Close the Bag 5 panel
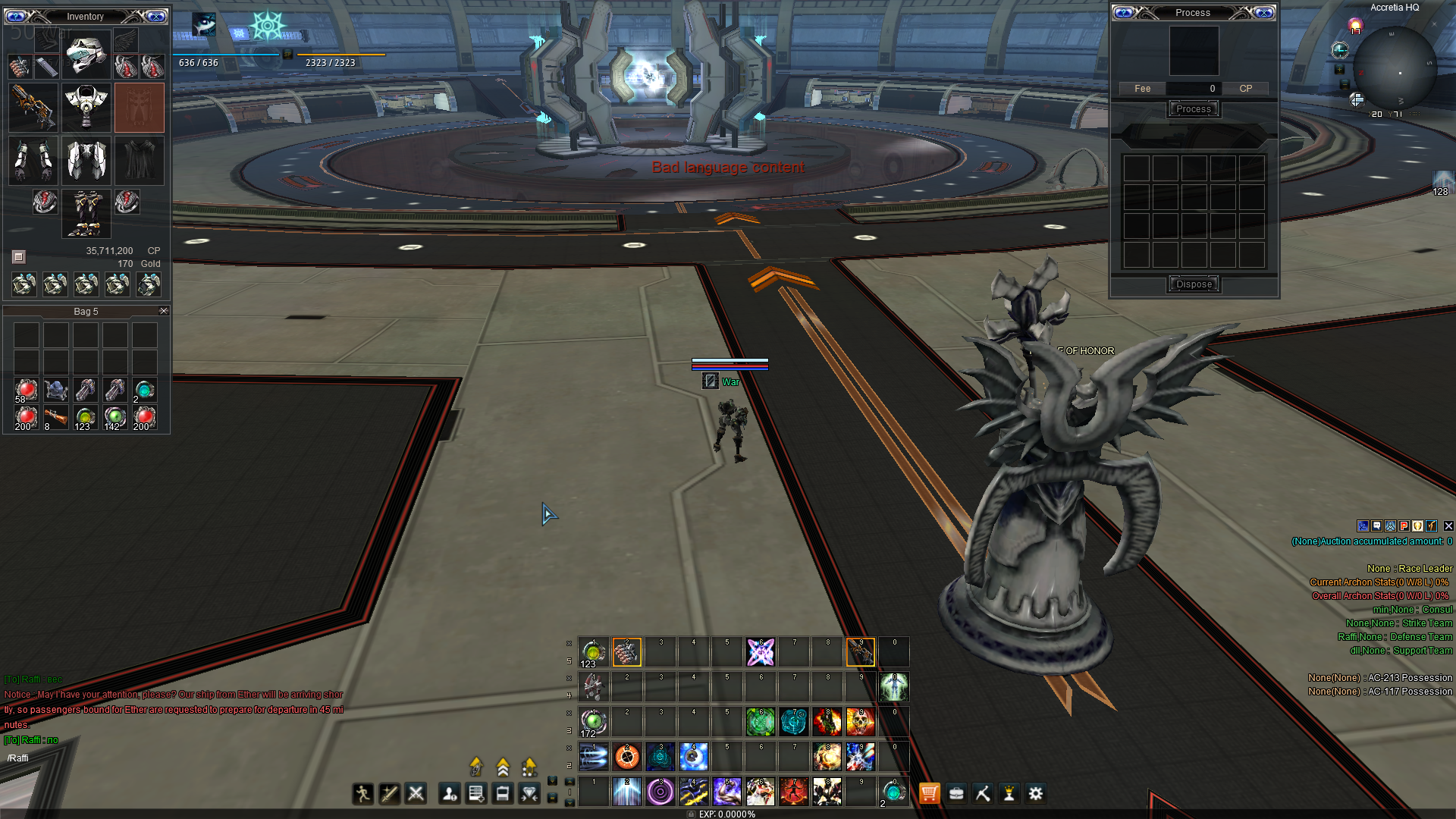Viewport: 1456px width, 819px height. 164,311
